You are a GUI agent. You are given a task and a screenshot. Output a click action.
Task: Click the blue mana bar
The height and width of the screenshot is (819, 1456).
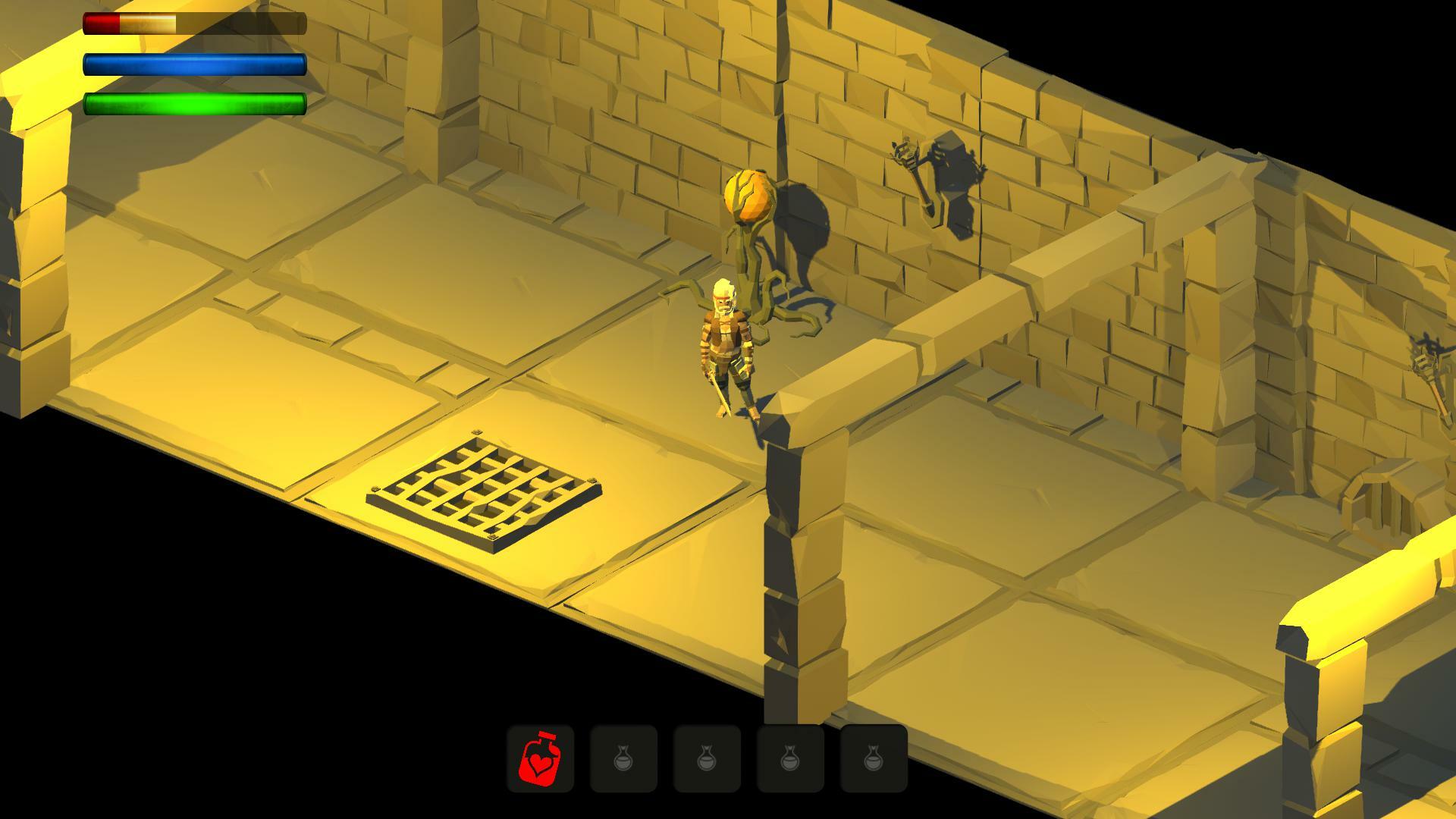(193, 65)
